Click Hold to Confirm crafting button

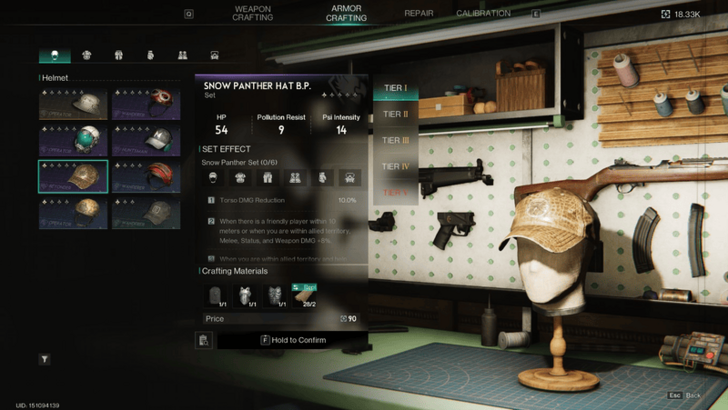[291, 340]
